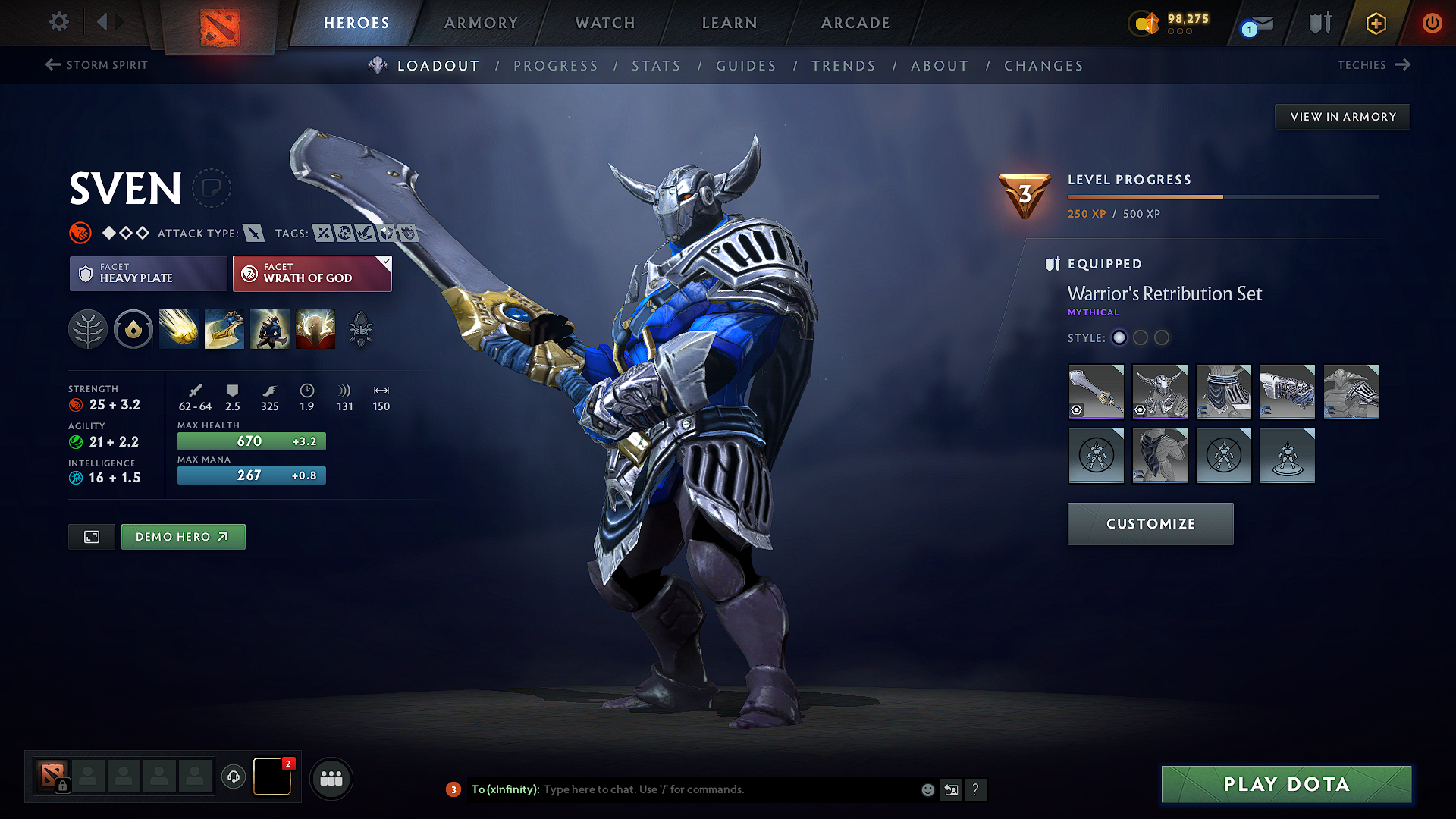The height and width of the screenshot is (819, 1456).
Task: Open the ARCADE menu
Action: click(855, 23)
